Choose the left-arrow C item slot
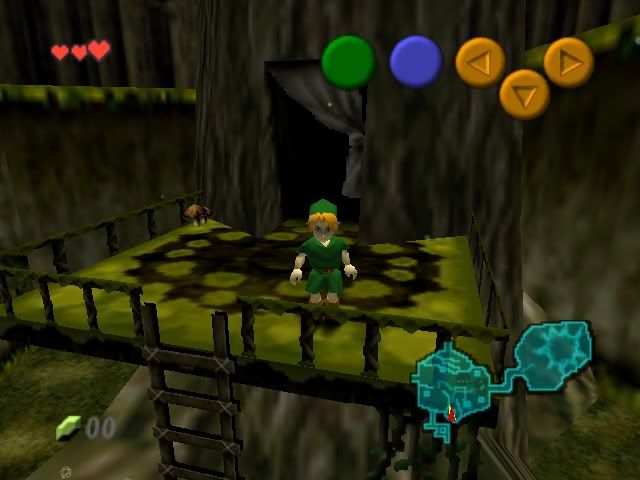The image size is (640, 480). tap(480, 63)
